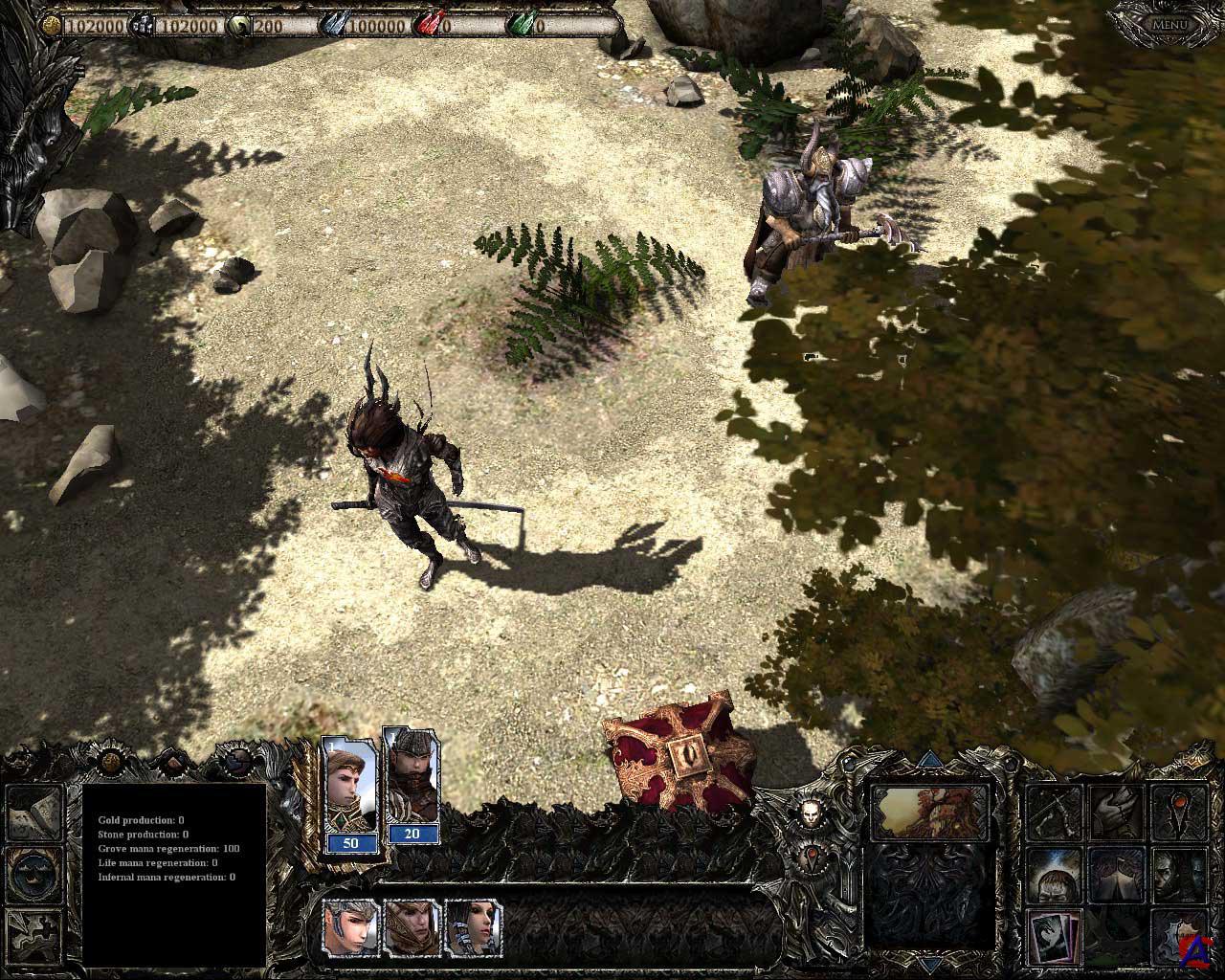Click the pale face medallion button
The width and height of the screenshot is (1225, 980).
pyautogui.click(x=812, y=813)
